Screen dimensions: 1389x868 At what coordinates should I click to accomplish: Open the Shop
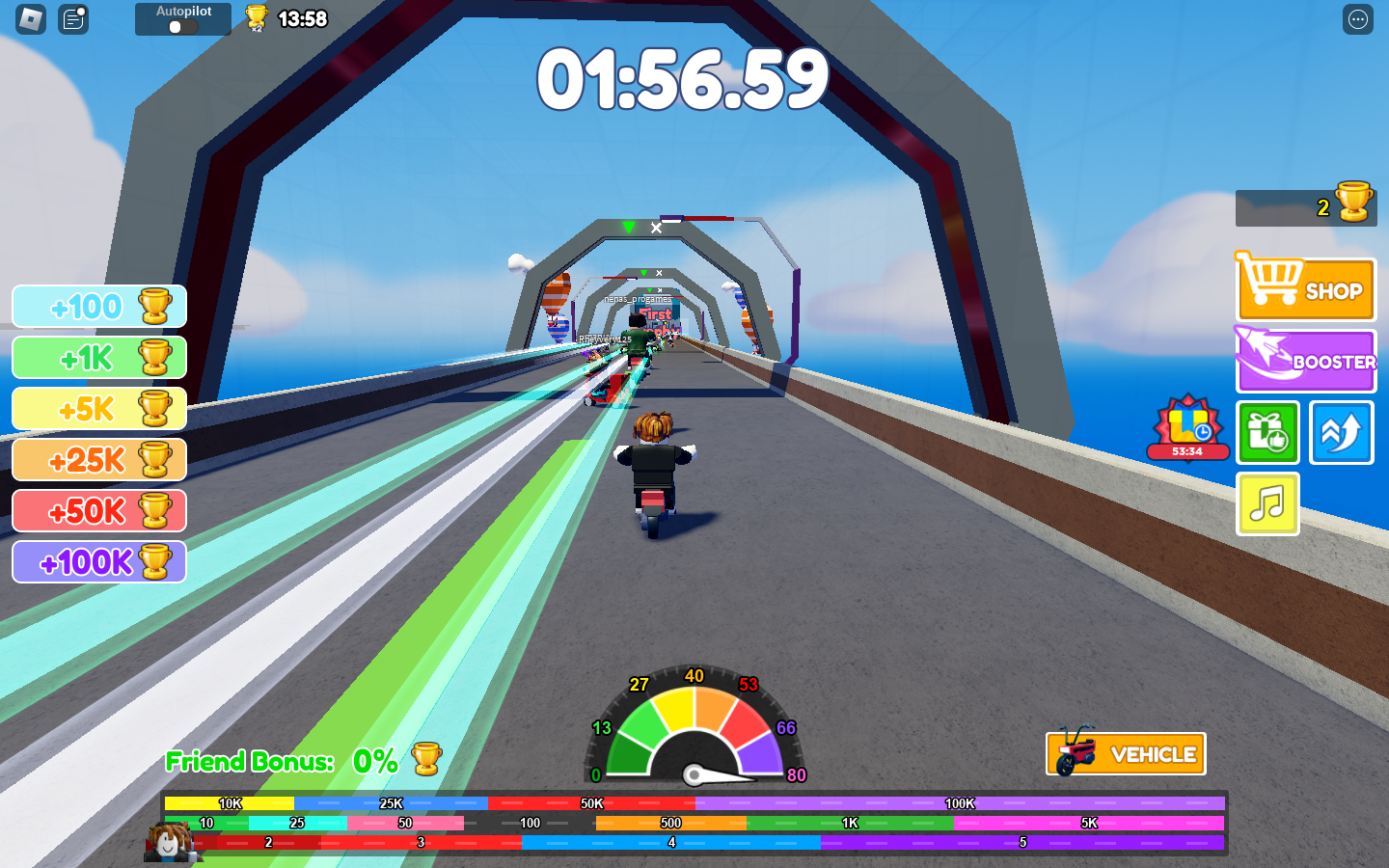point(1305,288)
